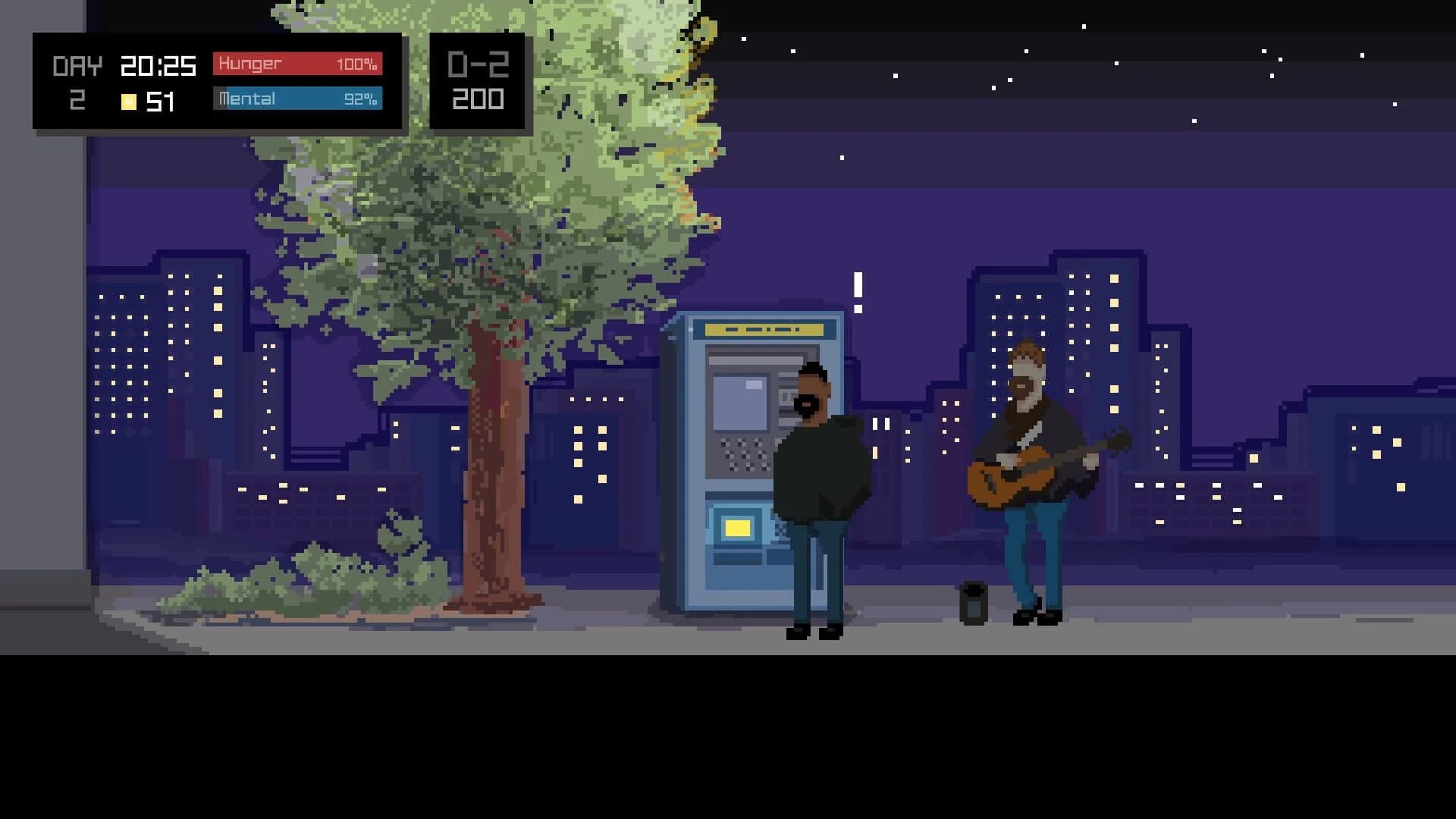Click the money amount showing 51
The width and height of the screenshot is (1456, 819).
[x=159, y=100]
